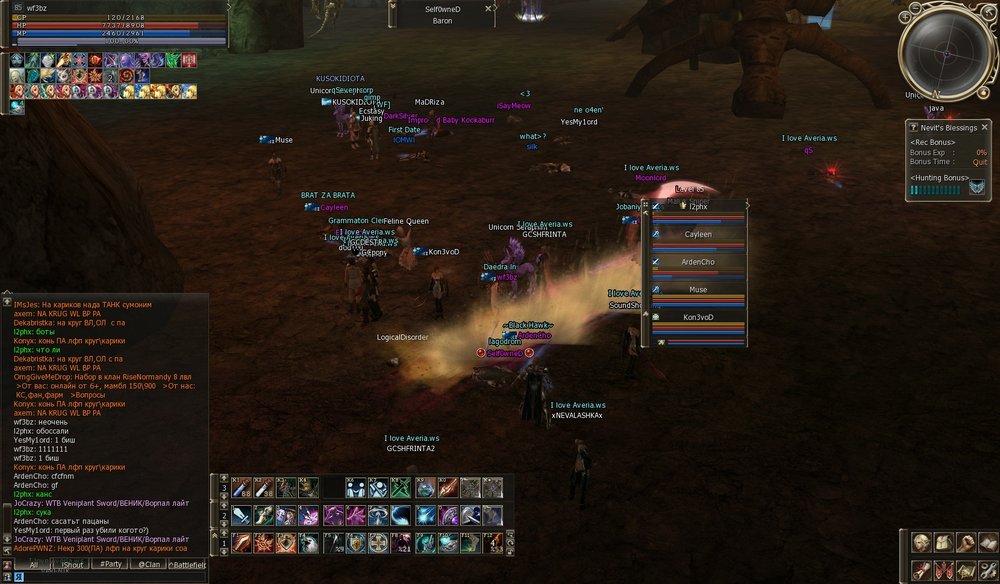Select party member Cayleen
The height and width of the screenshot is (584, 1000).
click(698, 234)
